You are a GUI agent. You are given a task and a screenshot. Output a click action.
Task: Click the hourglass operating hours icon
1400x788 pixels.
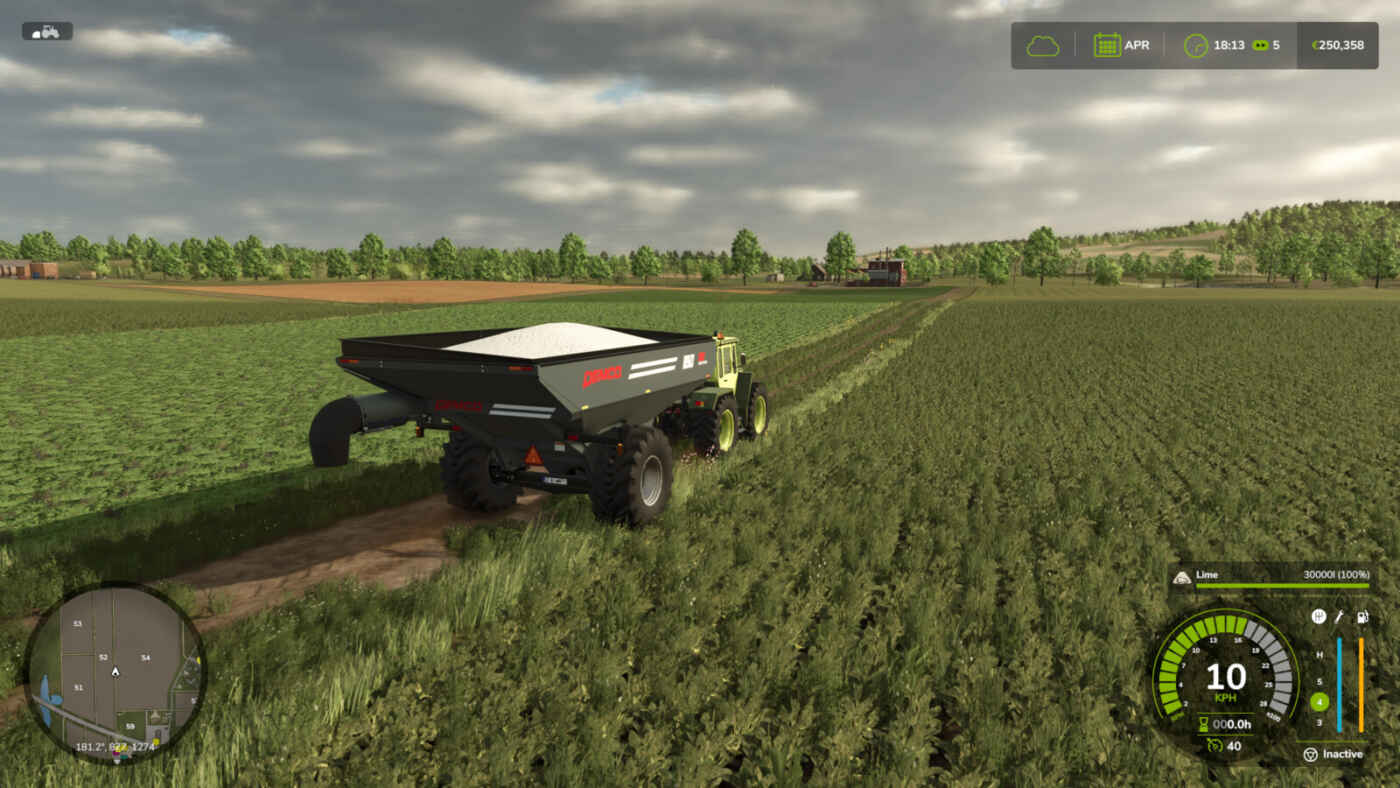(1204, 724)
